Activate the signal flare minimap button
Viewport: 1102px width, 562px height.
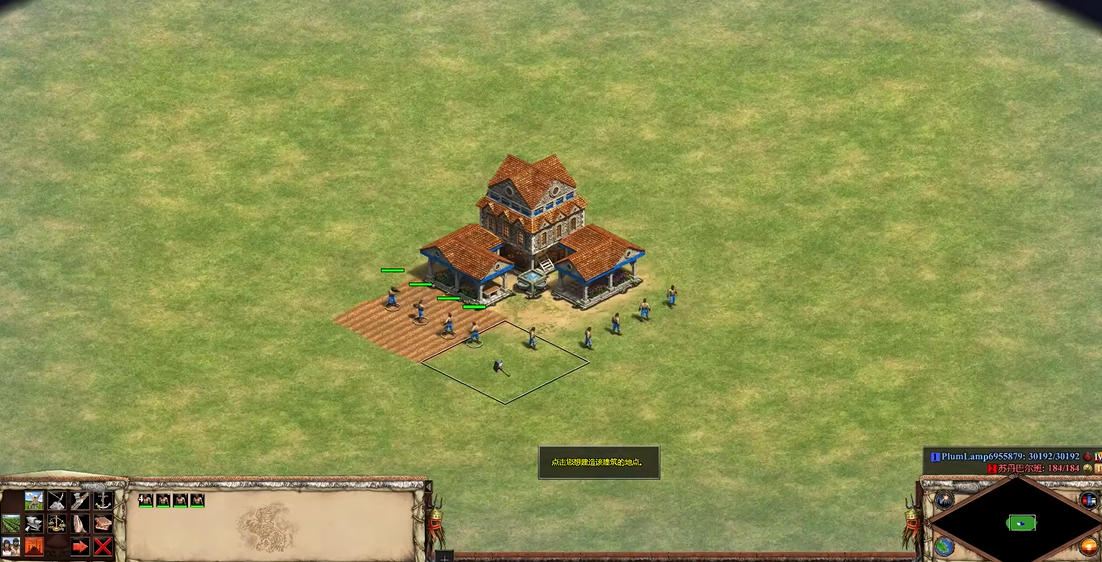[x=944, y=500]
